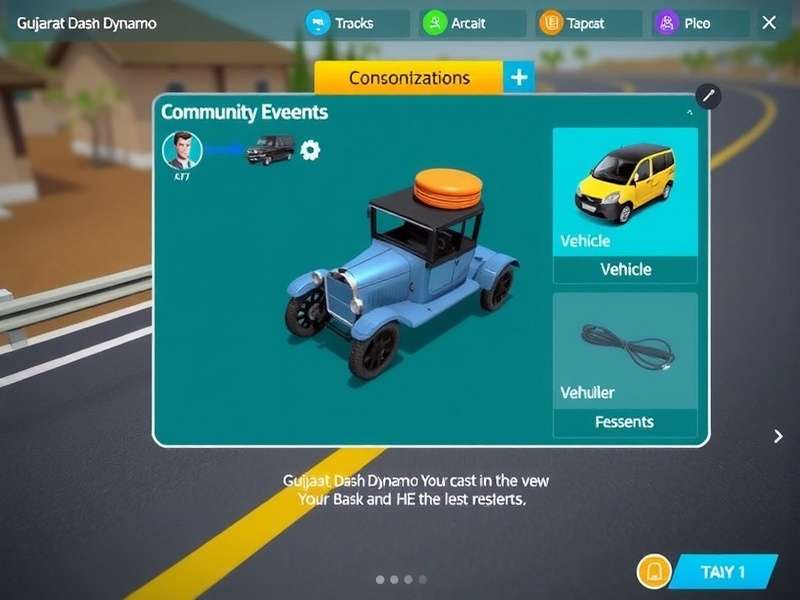Click the blue plus button
800x600 pixels.
click(x=518, y=77)
